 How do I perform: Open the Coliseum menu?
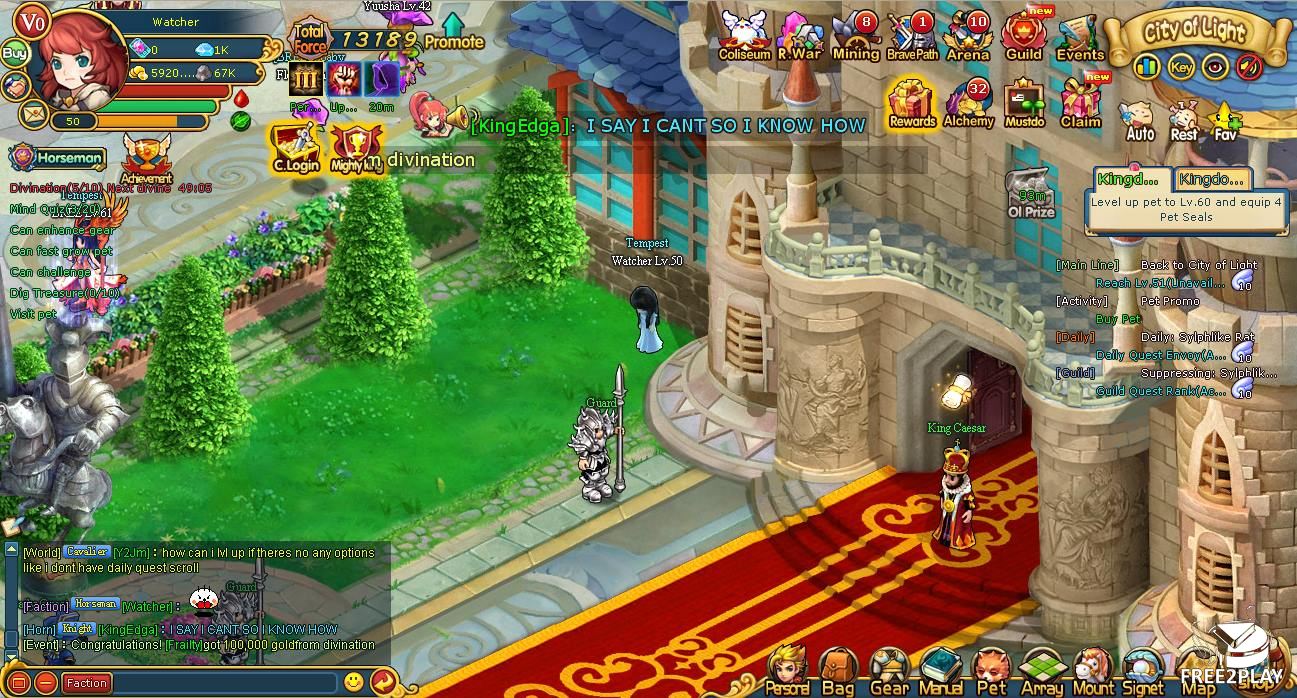pyautogui.click(x=744, y=35)
